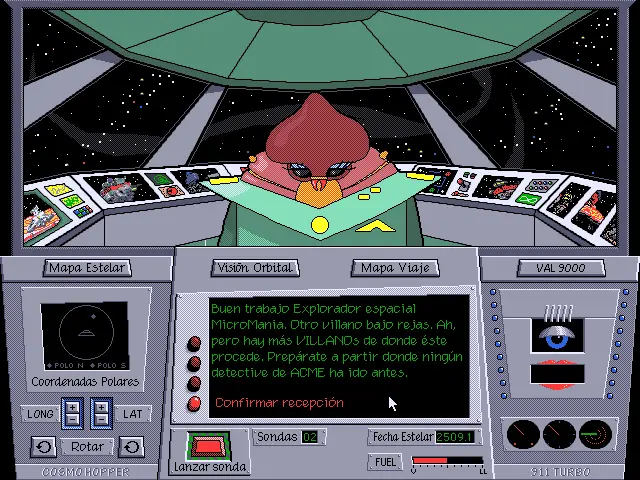Click the VAL 9000 blue eye
The height and width of the screenshot is (480, 640).
556,338
